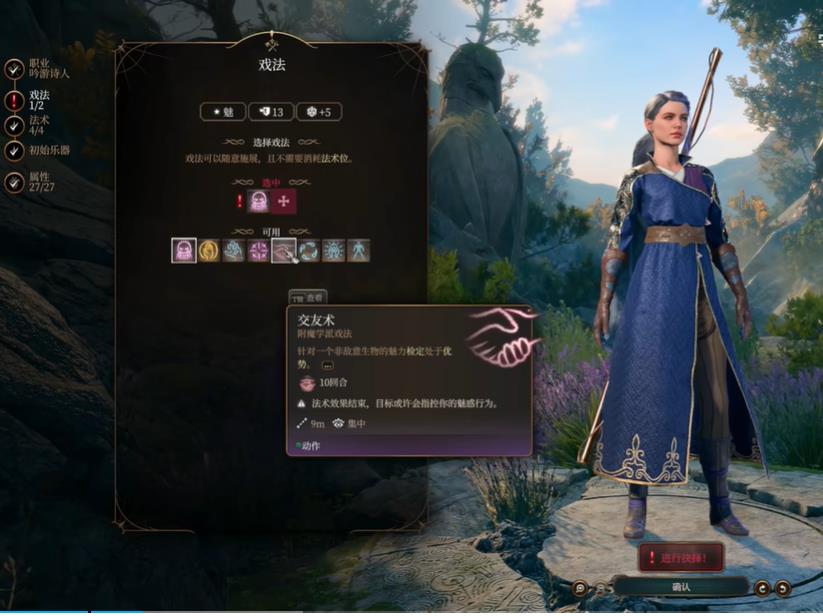Click the empty plus cantrip slot
The width and height of the screenshot is (823, 616).
(x=285, y=202)
